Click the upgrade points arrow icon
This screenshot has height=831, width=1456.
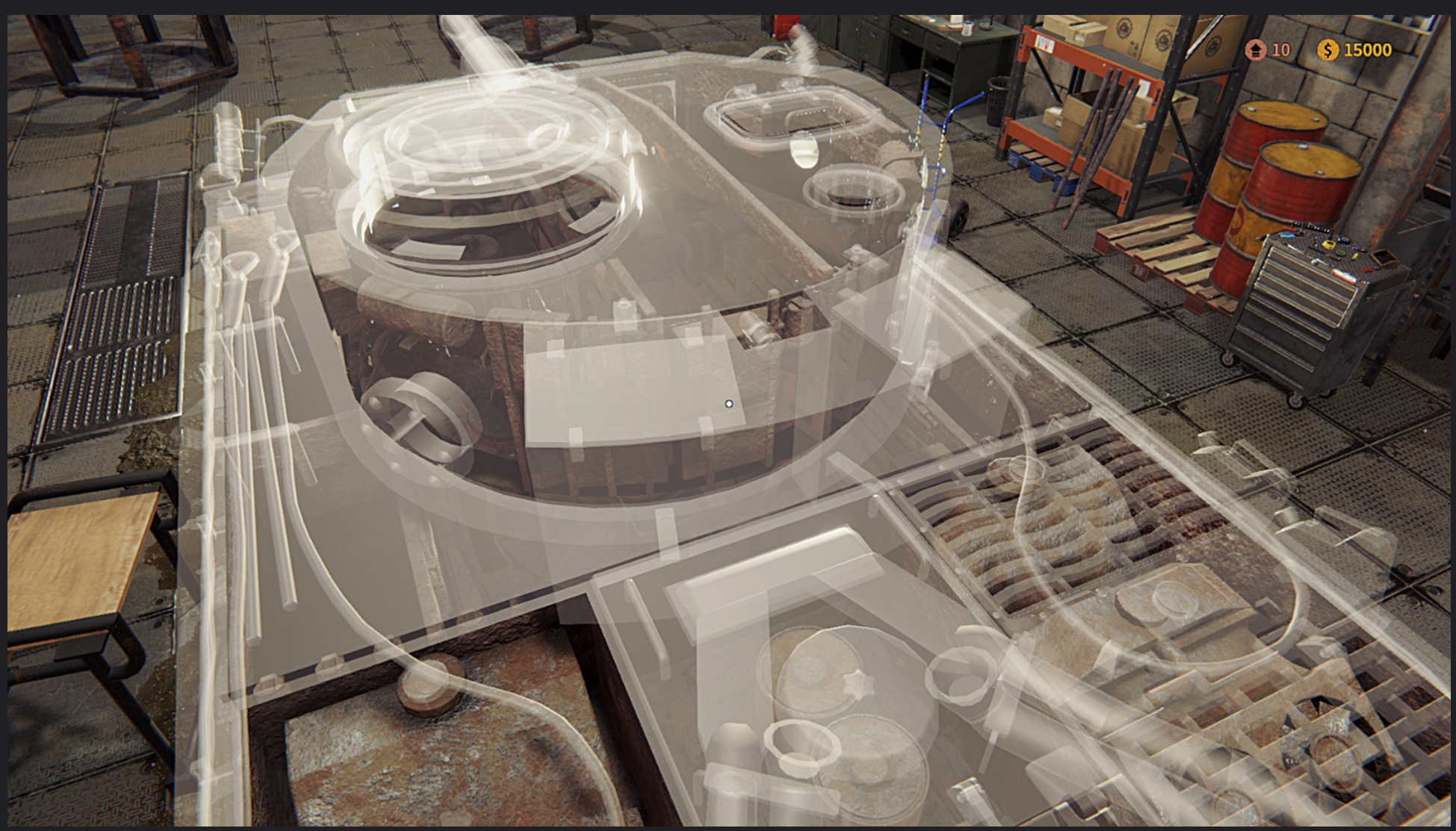(x=1256, y=50)
